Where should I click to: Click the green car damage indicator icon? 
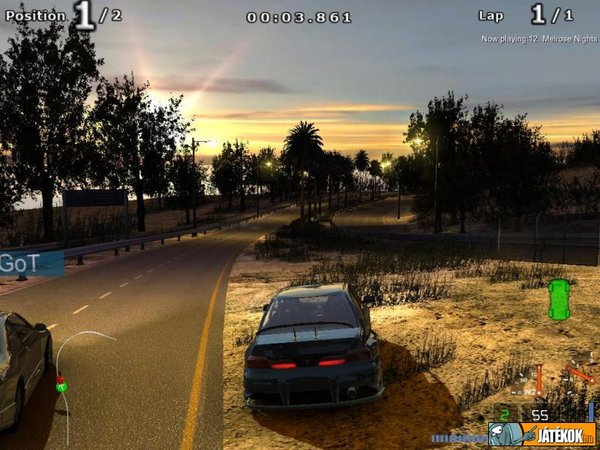pyautogui.click(x=558, y=300)
